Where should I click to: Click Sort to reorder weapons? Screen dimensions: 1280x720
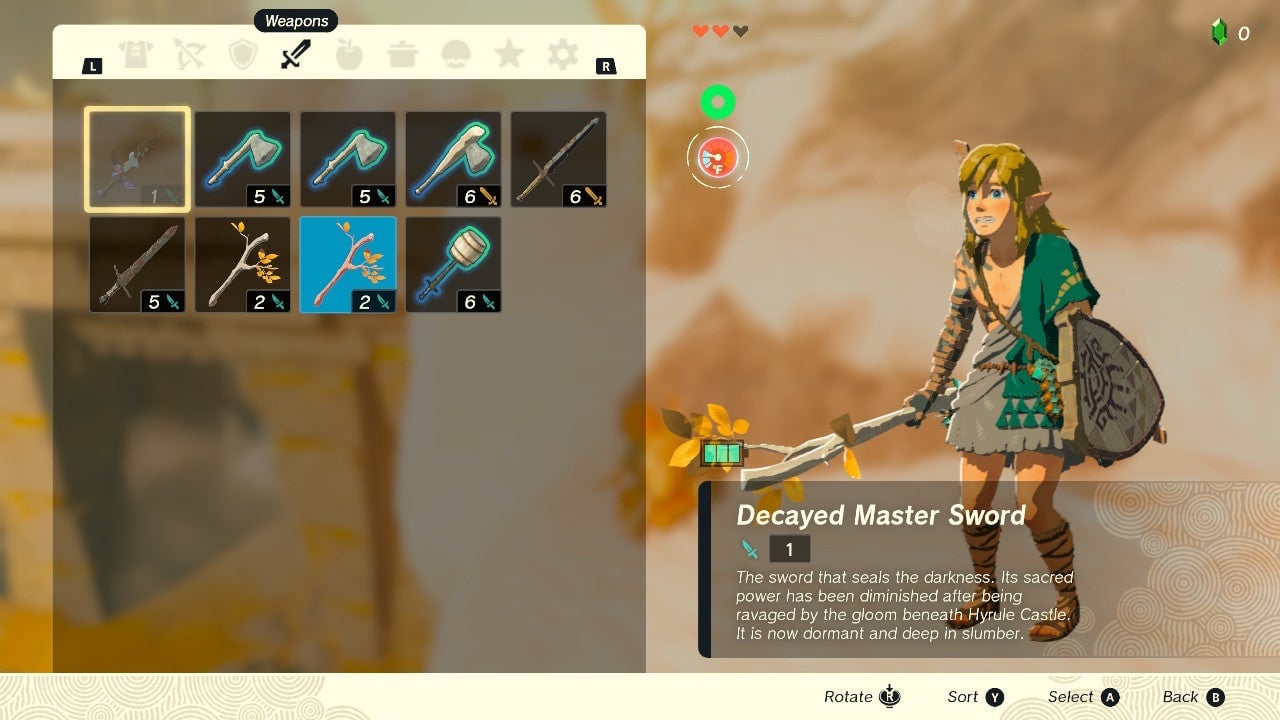[975, 696]
